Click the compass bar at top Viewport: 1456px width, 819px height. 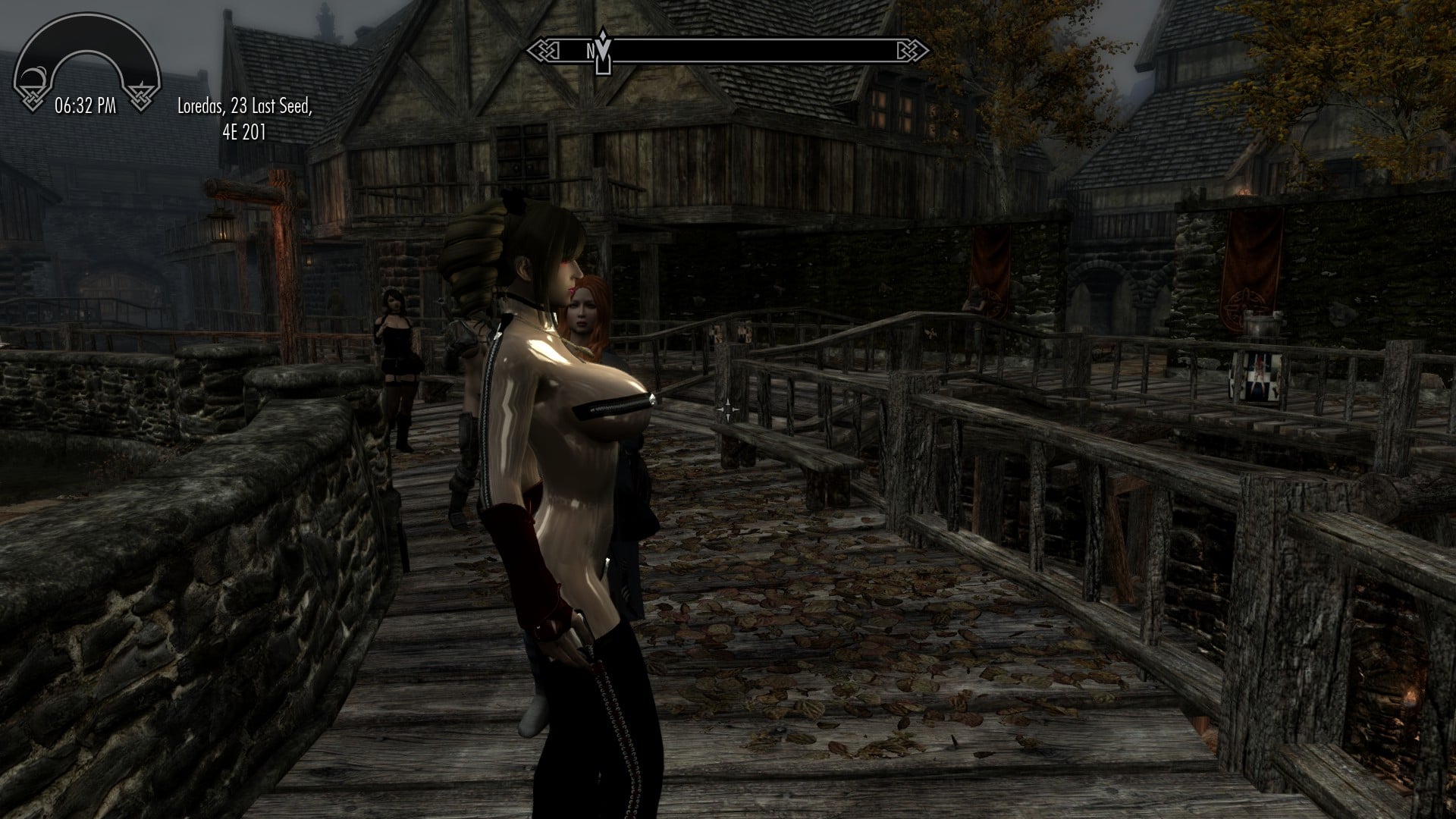[728, 51]
